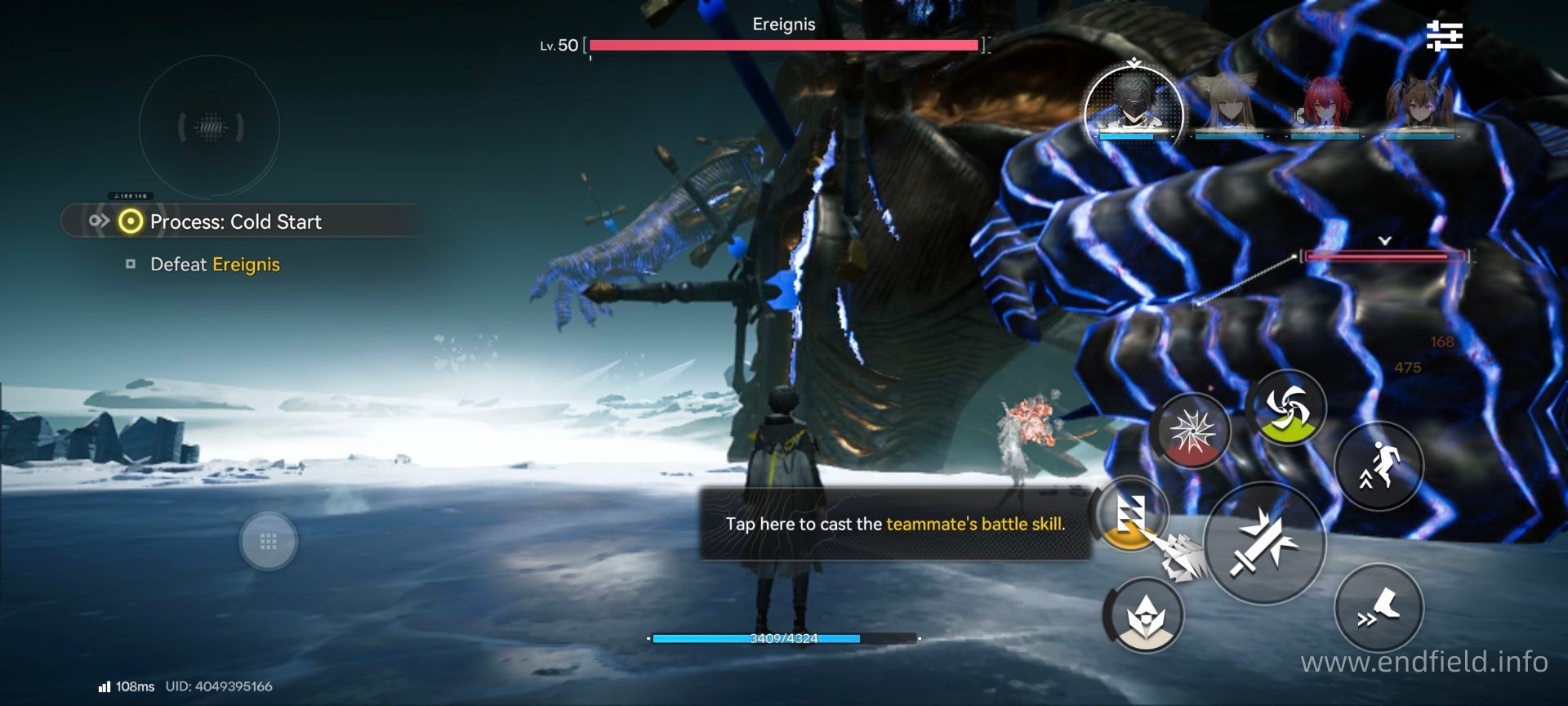Viewport: 1568px width, 706px height.
Task: Tap the dash boot button
Action: (1379, 608)
